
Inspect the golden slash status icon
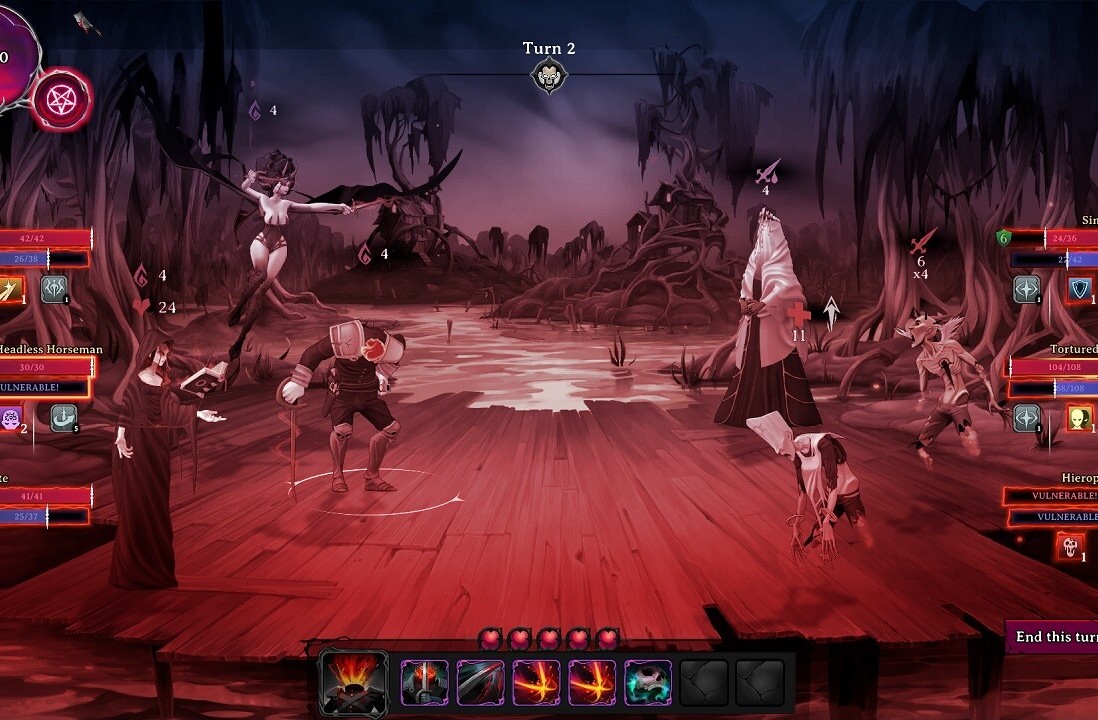tap(10, 290)
